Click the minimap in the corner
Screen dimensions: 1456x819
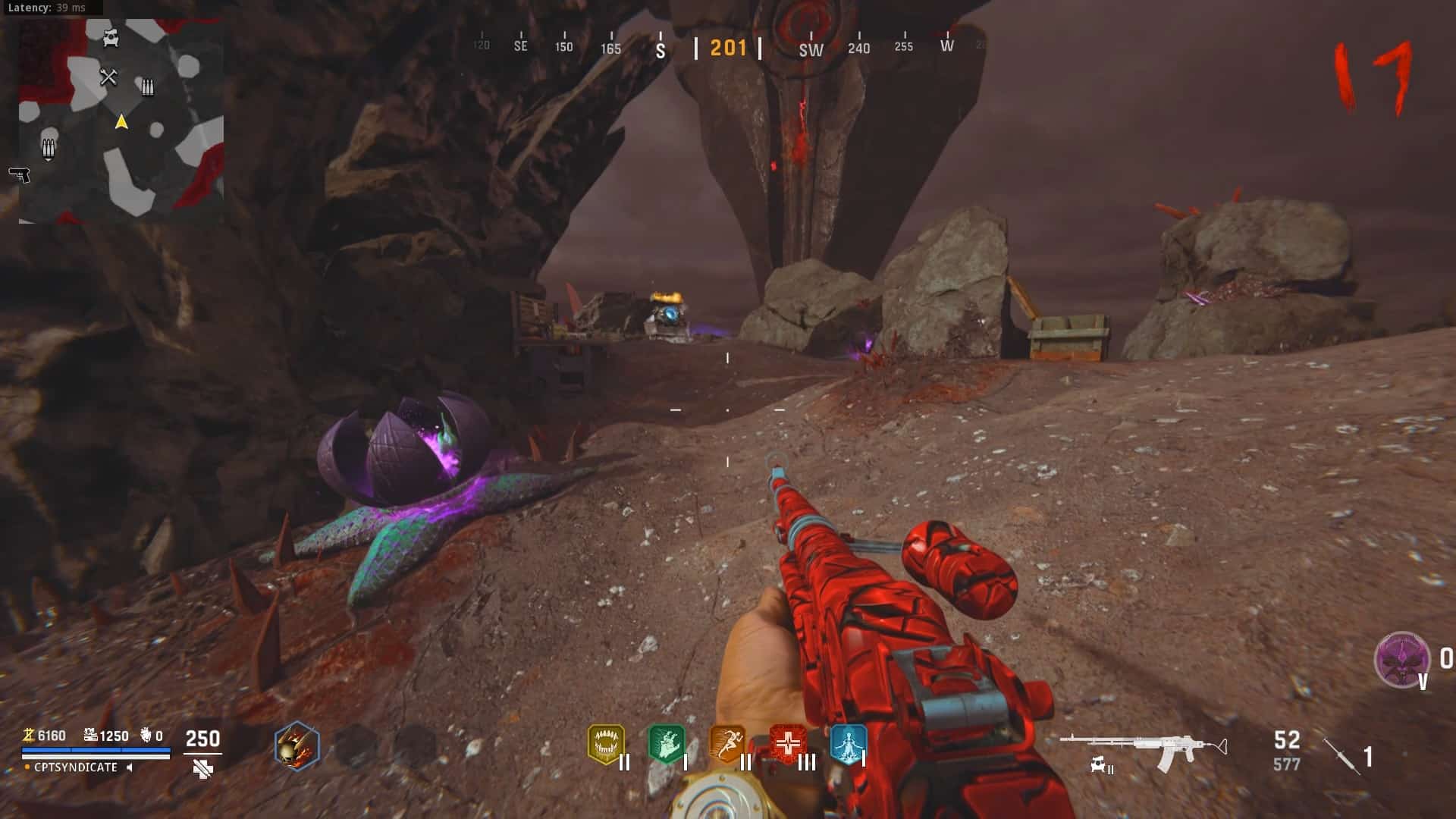pyautogui.click(x=121, y=121)
